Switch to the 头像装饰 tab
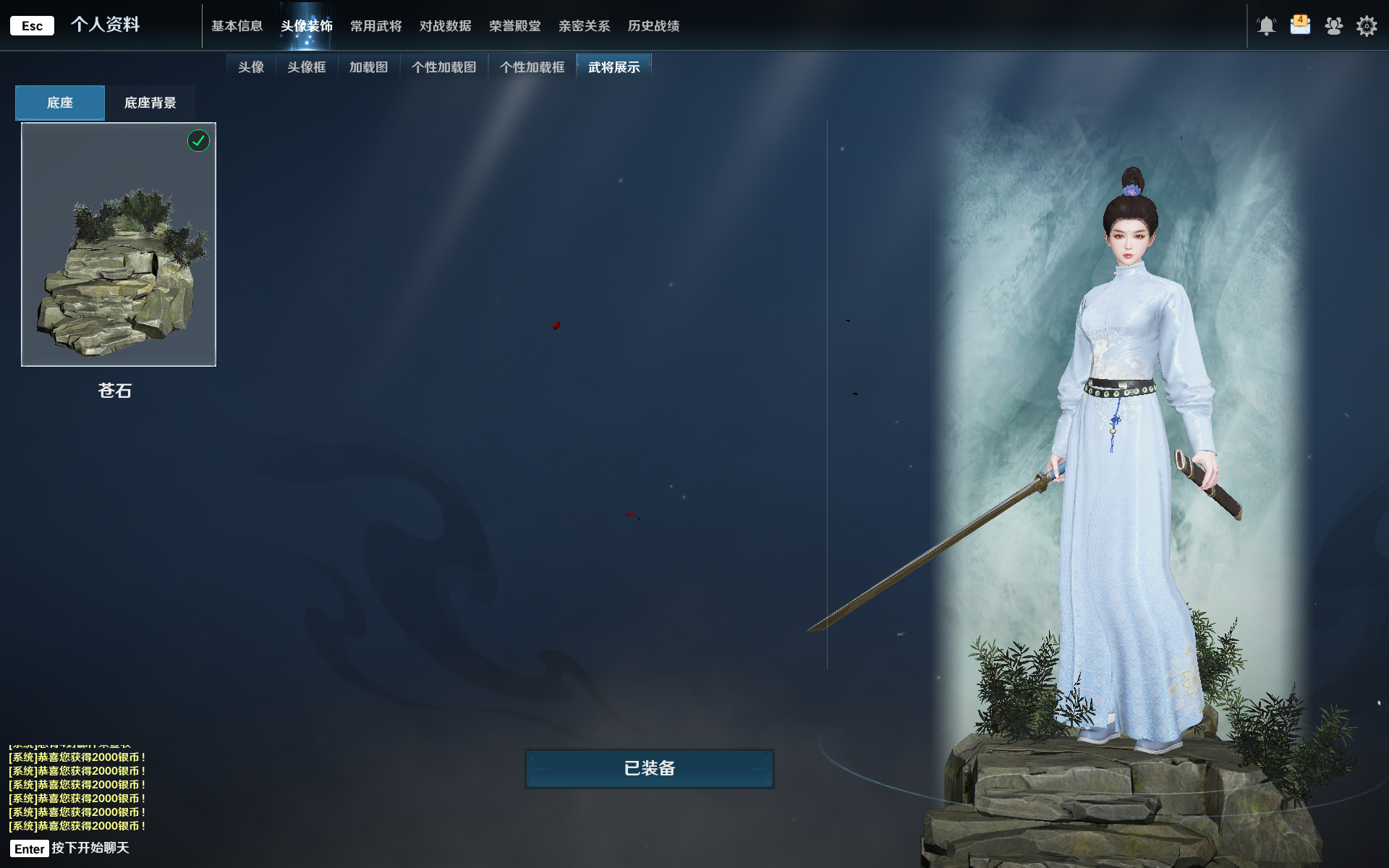Screen dimensions: 1389x868 (306, 26)
